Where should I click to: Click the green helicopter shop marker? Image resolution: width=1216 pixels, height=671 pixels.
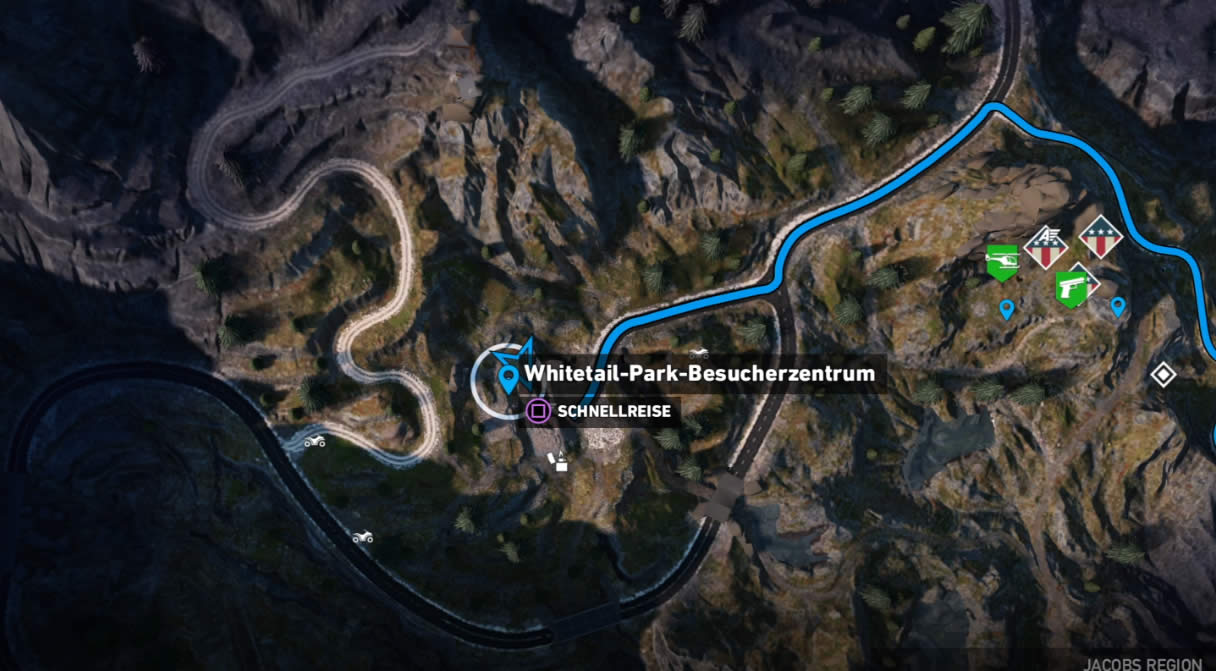1001,262
